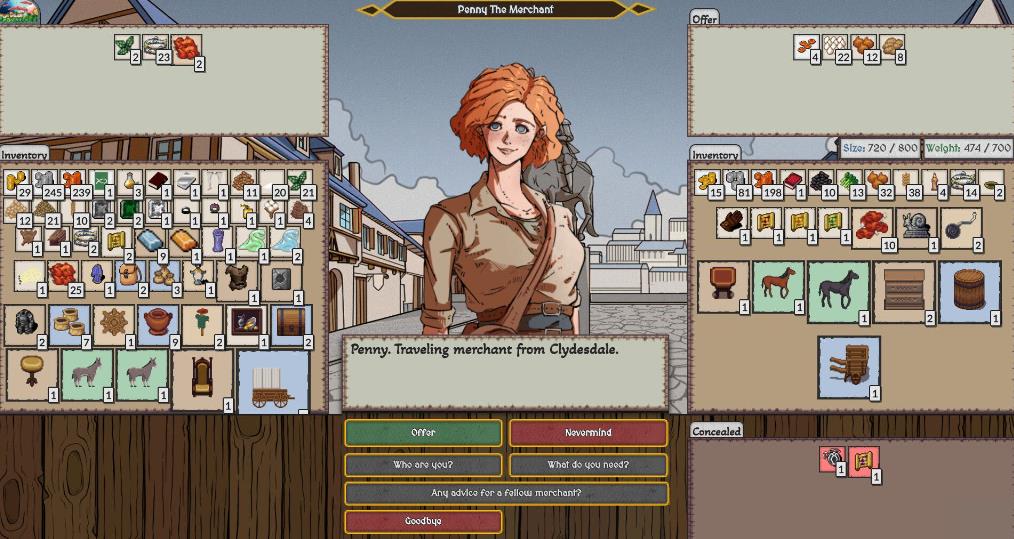Image resolution: width=1014 pixels, height=539 pixels.
Task: Confirm the trade with the green Offer button
Action: (x=423, y=433)
